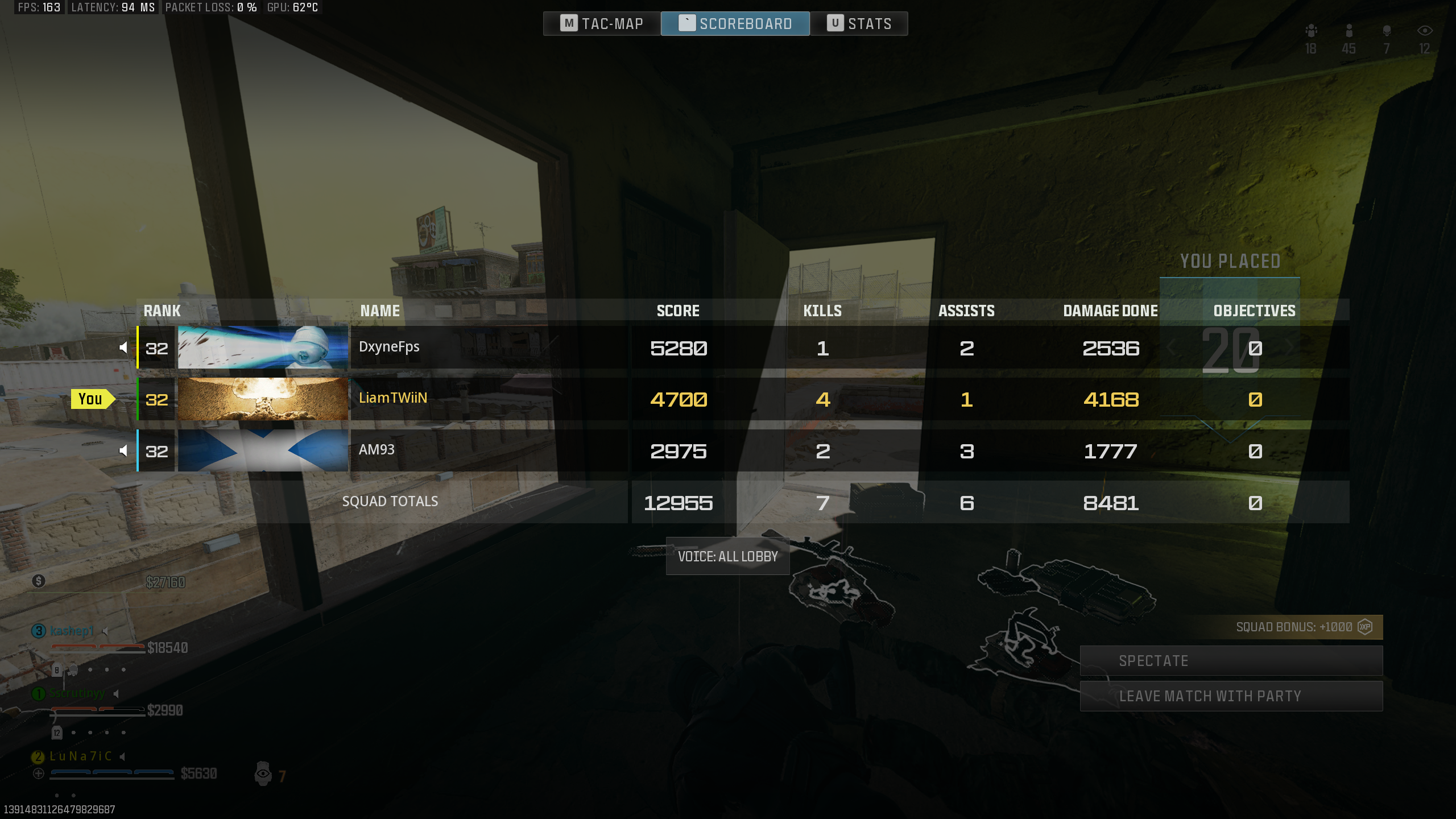1456x819 pixels.
Task: Mute DxyneFps via speaker icon
Action: 123,348
